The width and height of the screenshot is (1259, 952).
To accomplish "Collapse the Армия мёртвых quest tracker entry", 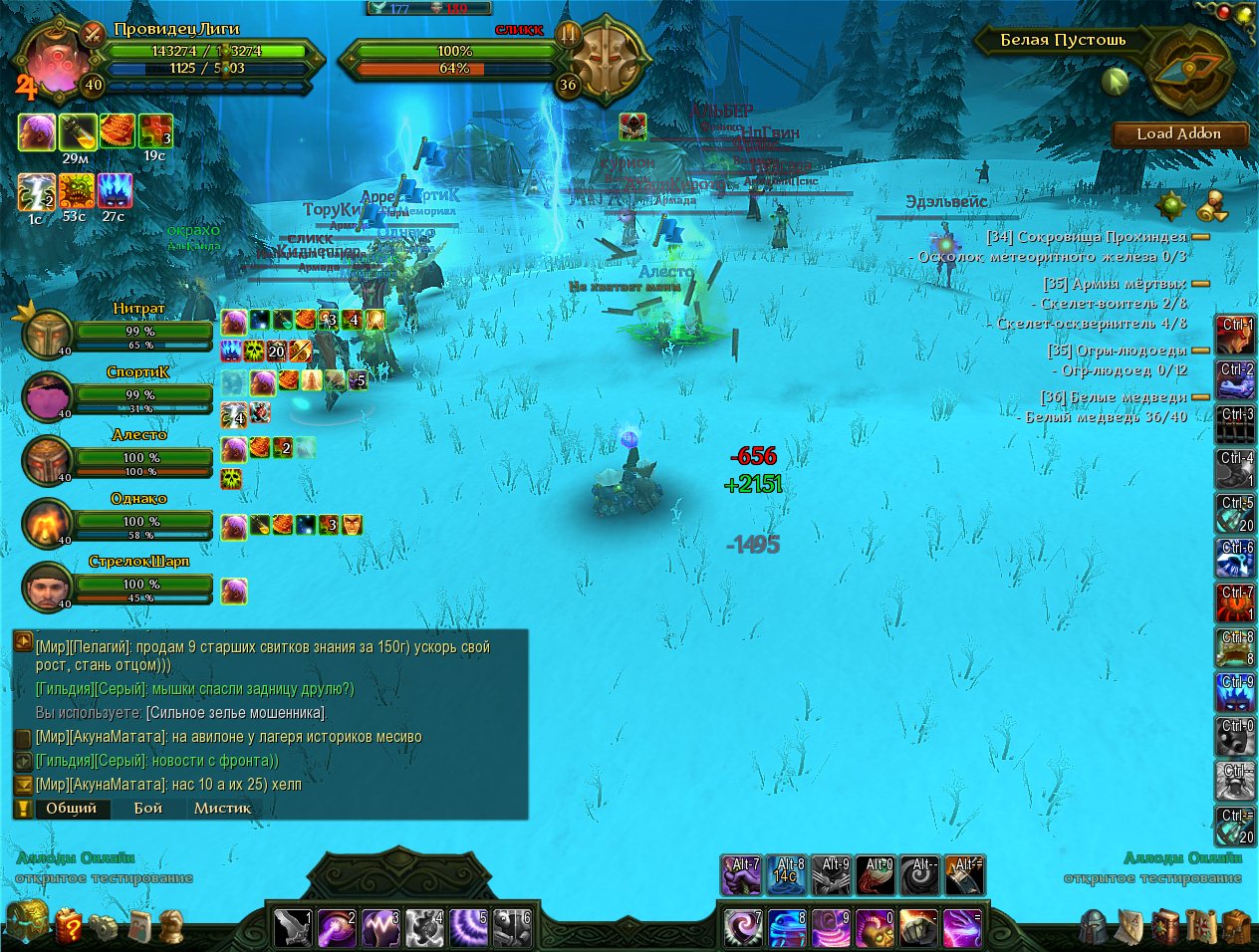I will coord(1200,284).
